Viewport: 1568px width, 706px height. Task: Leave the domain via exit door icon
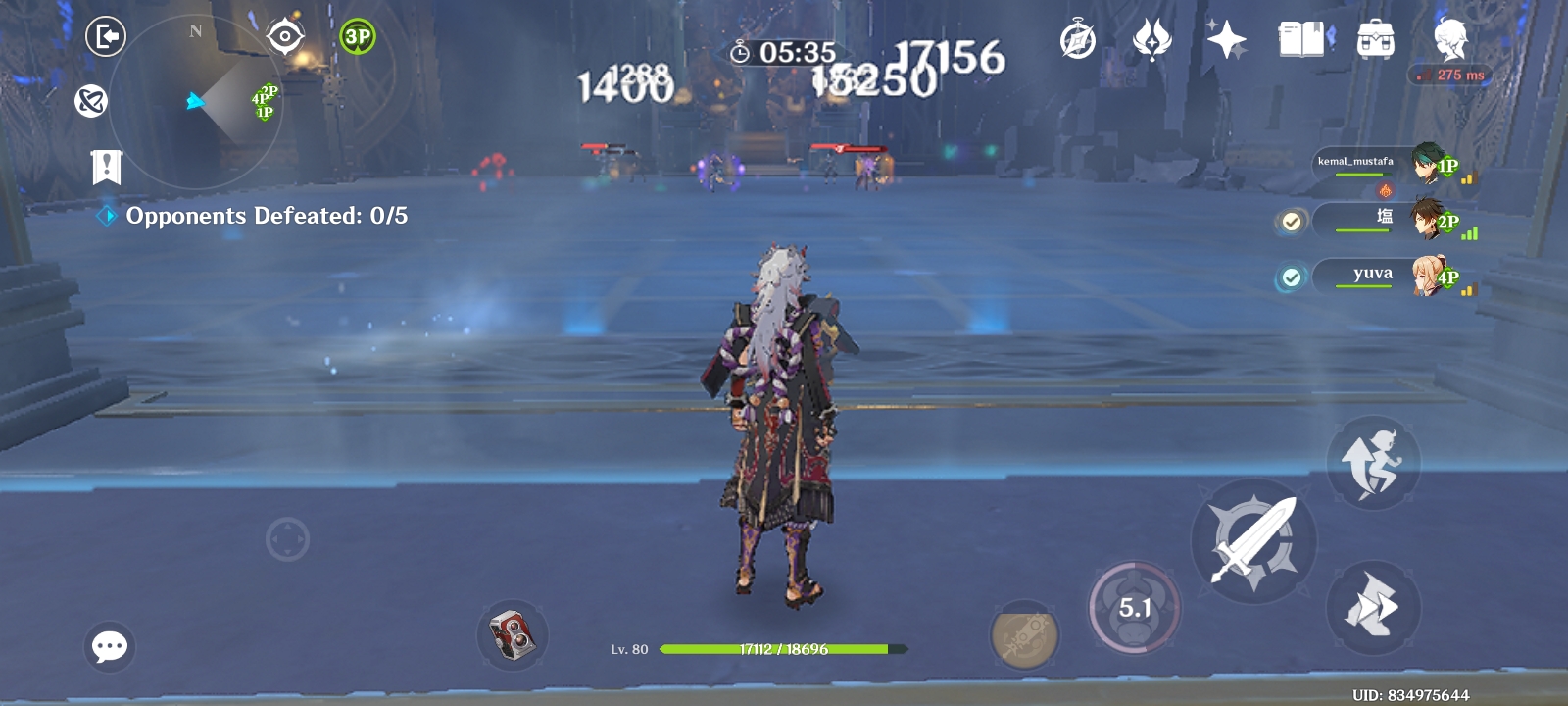coord(107,37)
